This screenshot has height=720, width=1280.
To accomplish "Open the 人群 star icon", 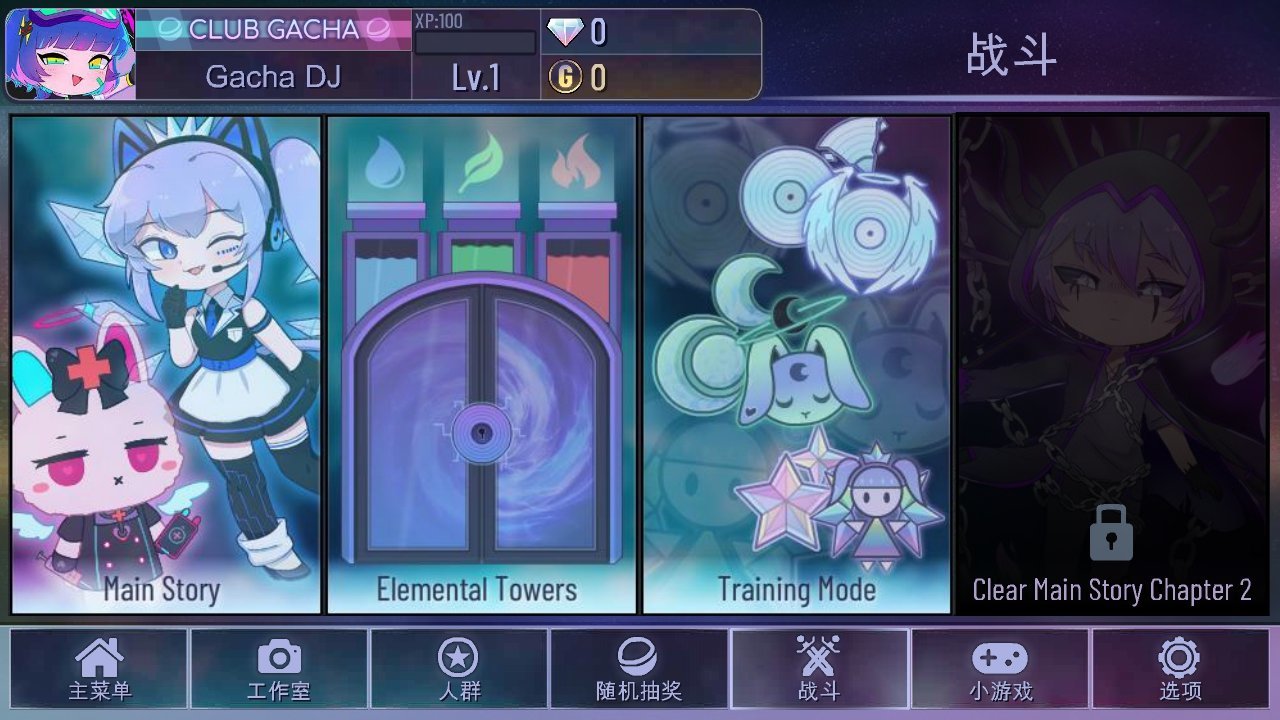I will (460, 658).
